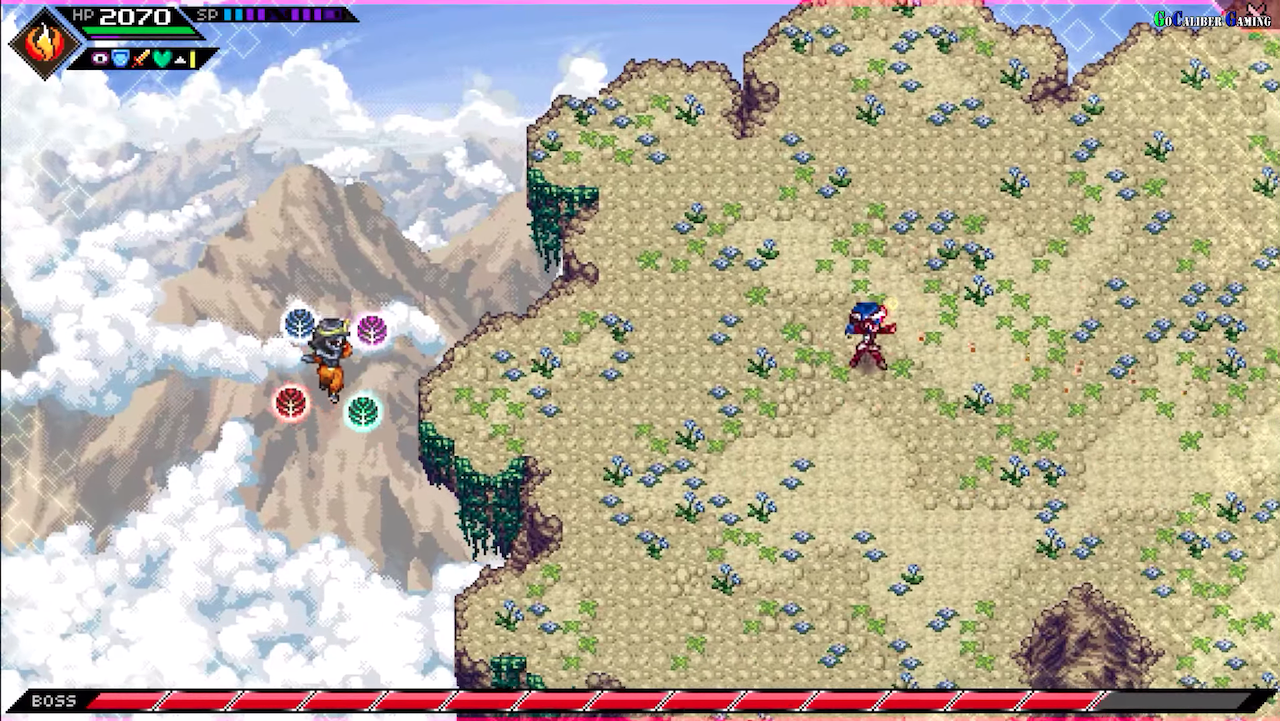Toggle the red flower orb below the boss
The image size is (1280, 721).
pos(291,402)
